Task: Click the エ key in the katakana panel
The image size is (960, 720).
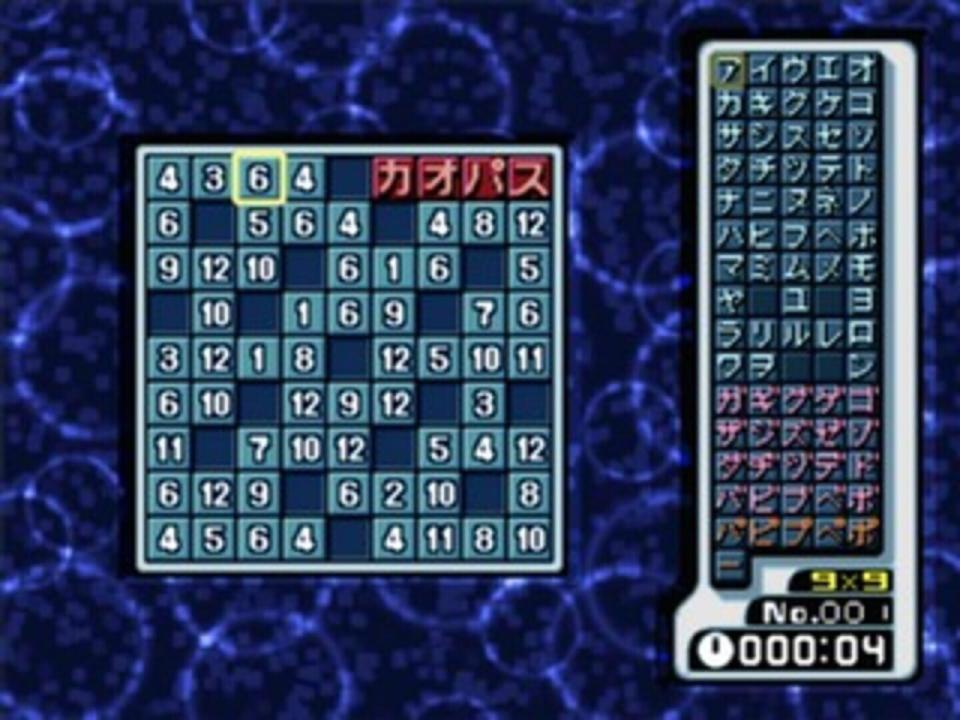Action: 829,72
